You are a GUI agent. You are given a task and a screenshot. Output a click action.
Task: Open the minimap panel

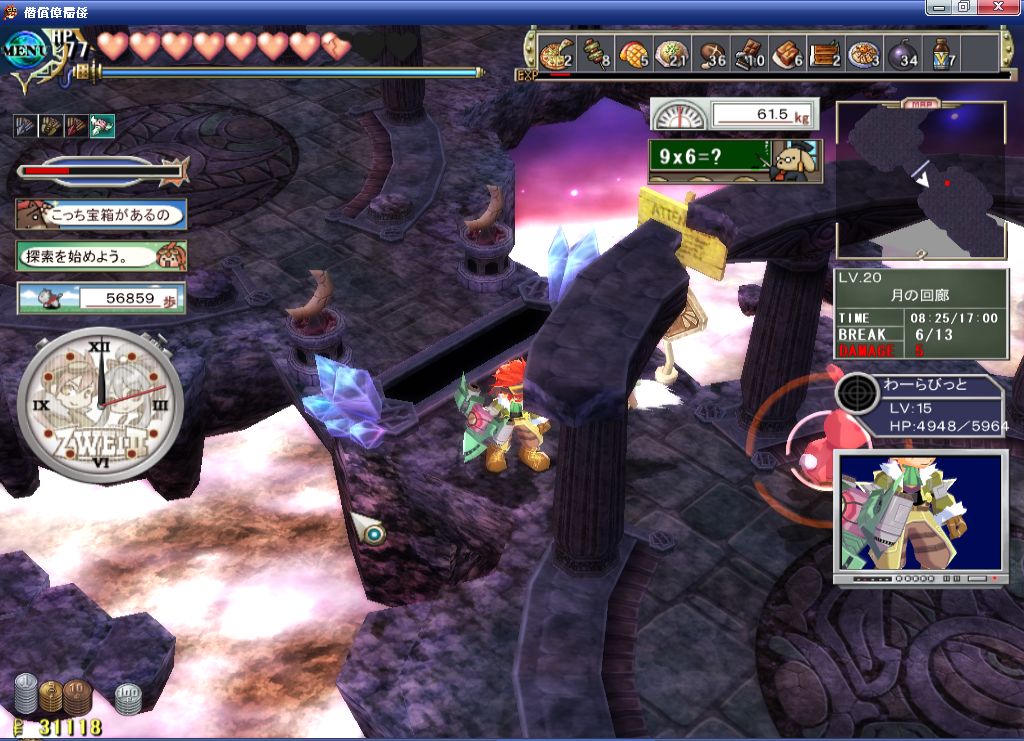(921, 180)
